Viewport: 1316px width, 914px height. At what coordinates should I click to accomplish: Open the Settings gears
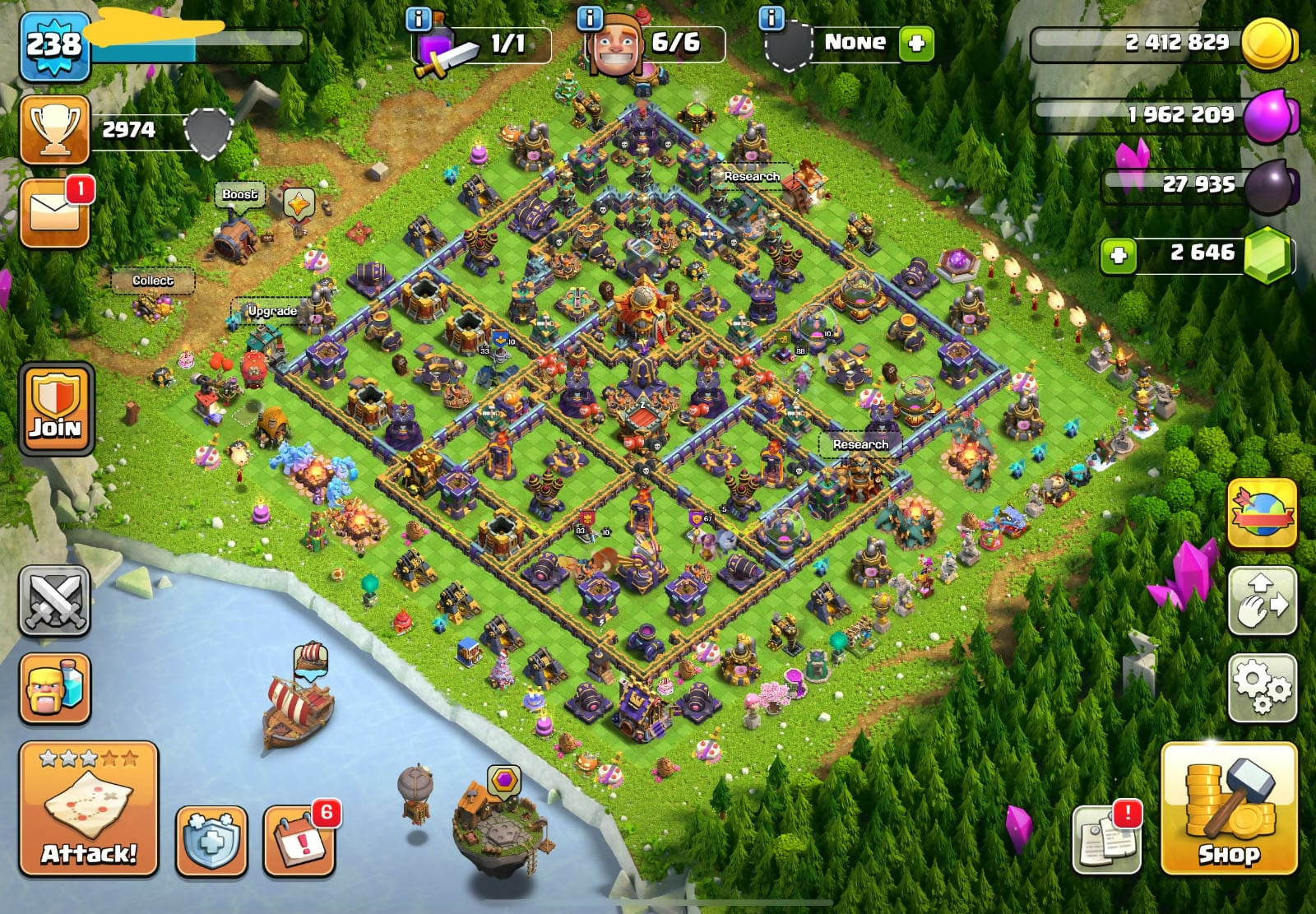pos(1262,688)
